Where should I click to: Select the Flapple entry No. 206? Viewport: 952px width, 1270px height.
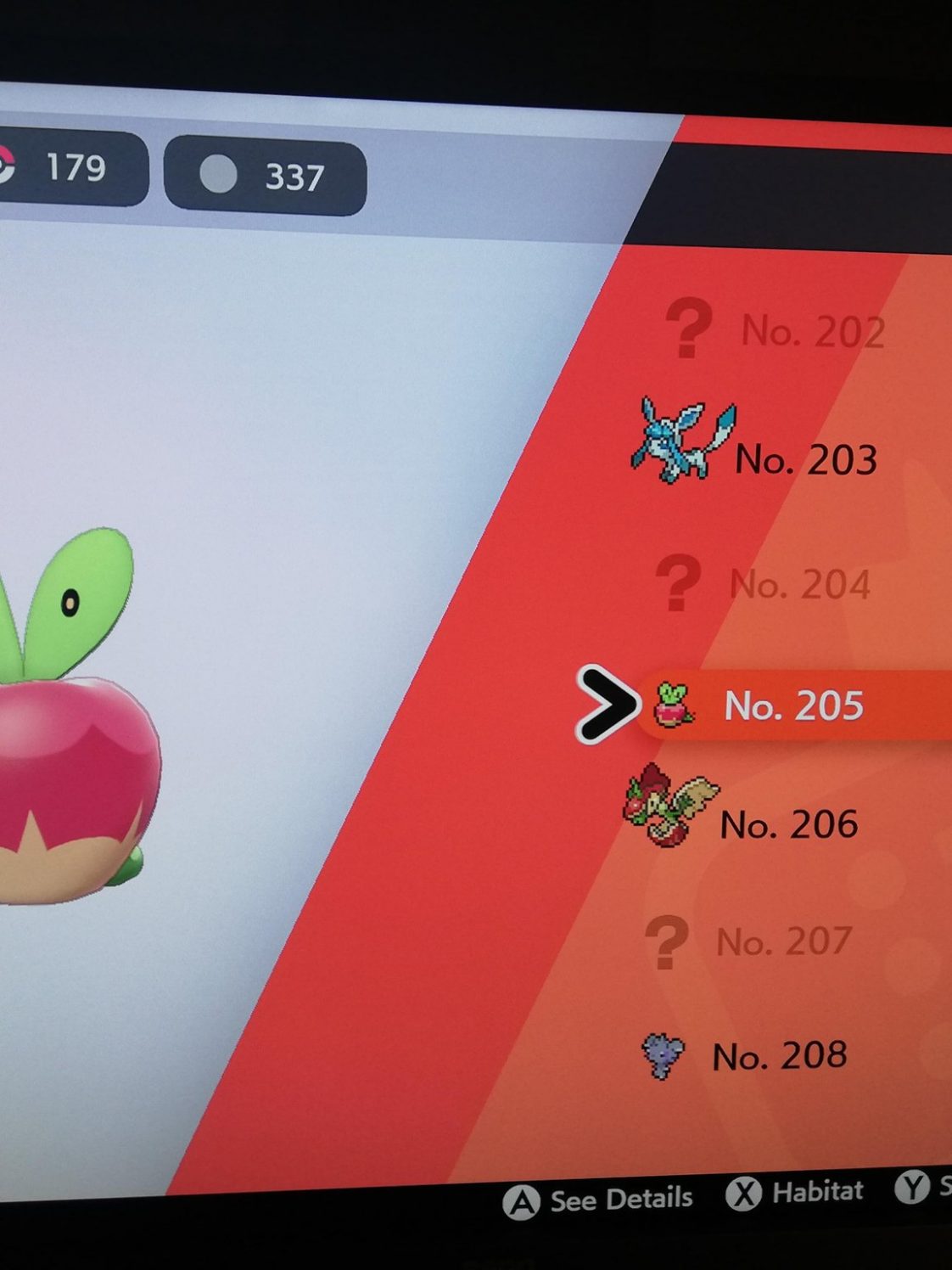pos(787,824)
